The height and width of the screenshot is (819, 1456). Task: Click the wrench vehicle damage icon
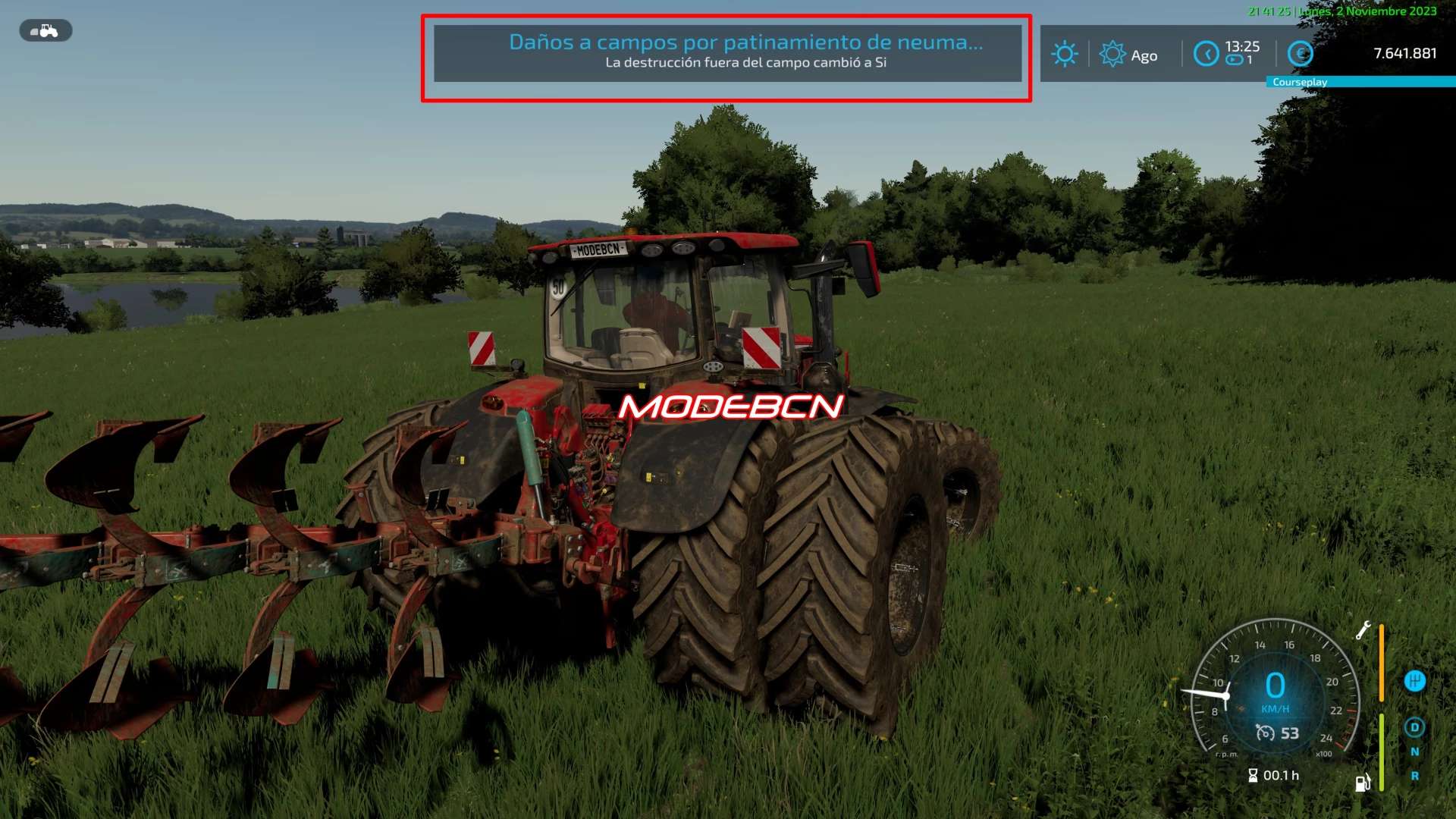click(1363, 630)
